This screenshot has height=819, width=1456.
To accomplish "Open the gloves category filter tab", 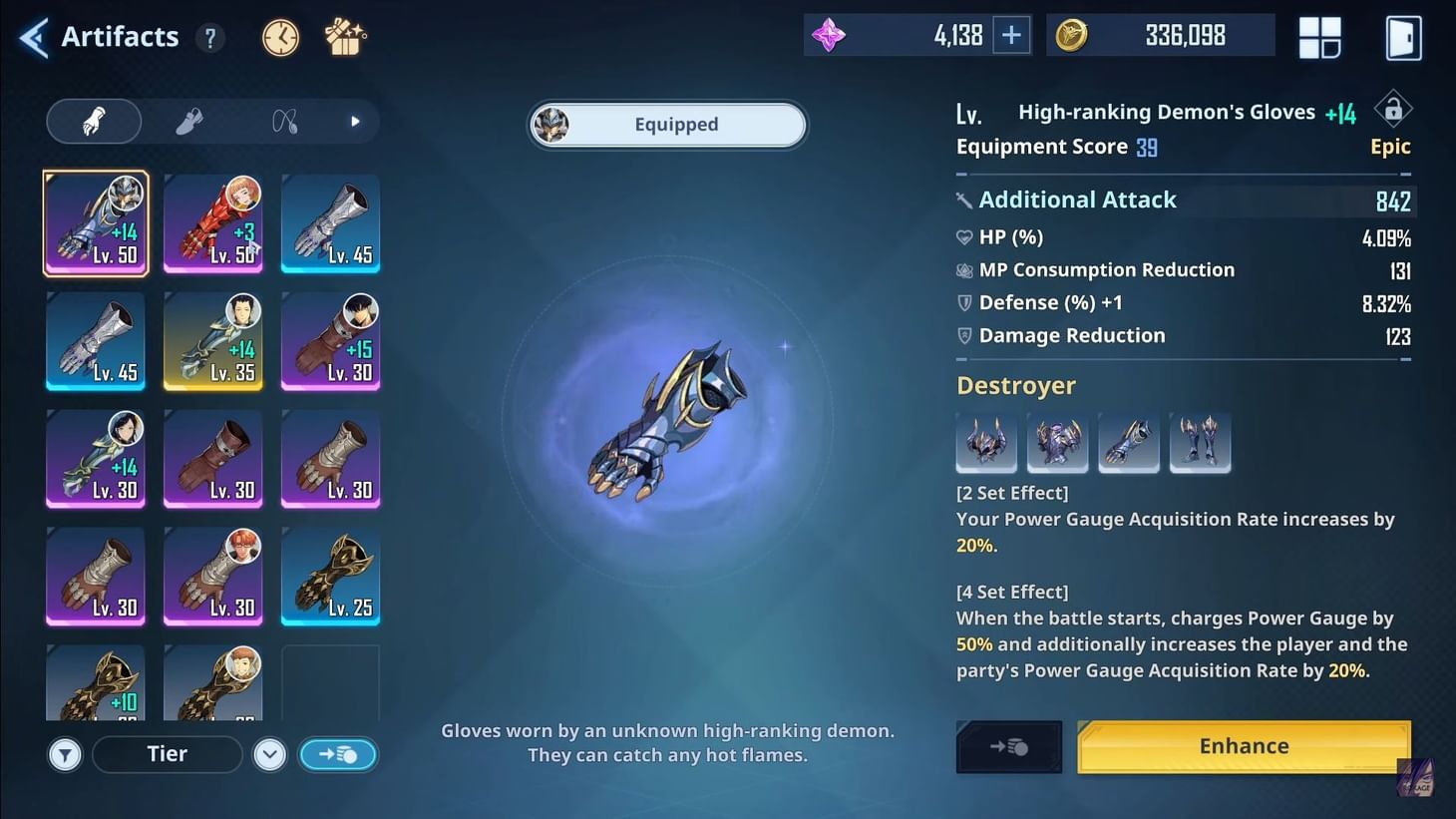I will click(x=94, y=120).
